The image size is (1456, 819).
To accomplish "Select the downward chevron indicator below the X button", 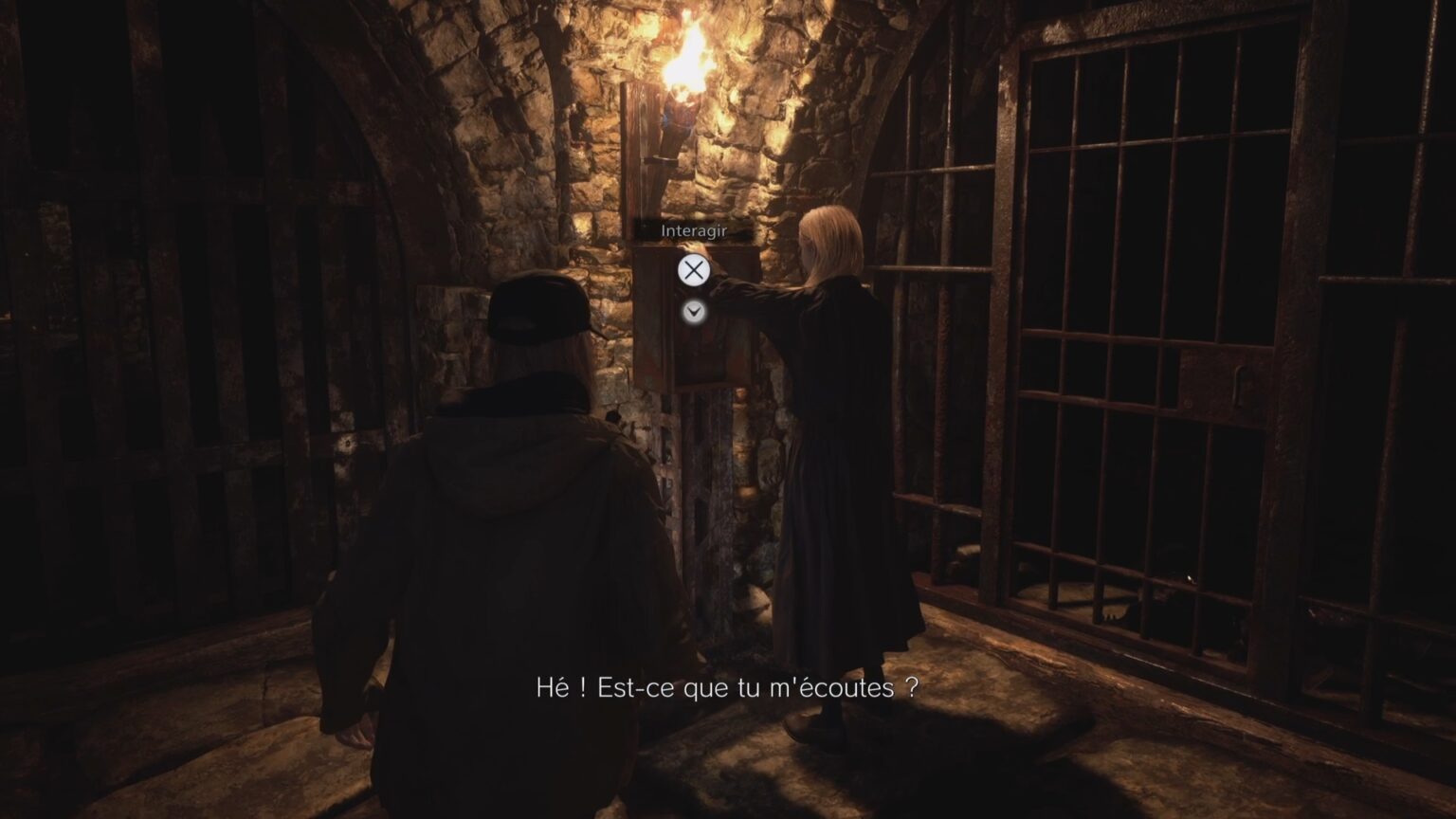I will click(x=695, y=310).
